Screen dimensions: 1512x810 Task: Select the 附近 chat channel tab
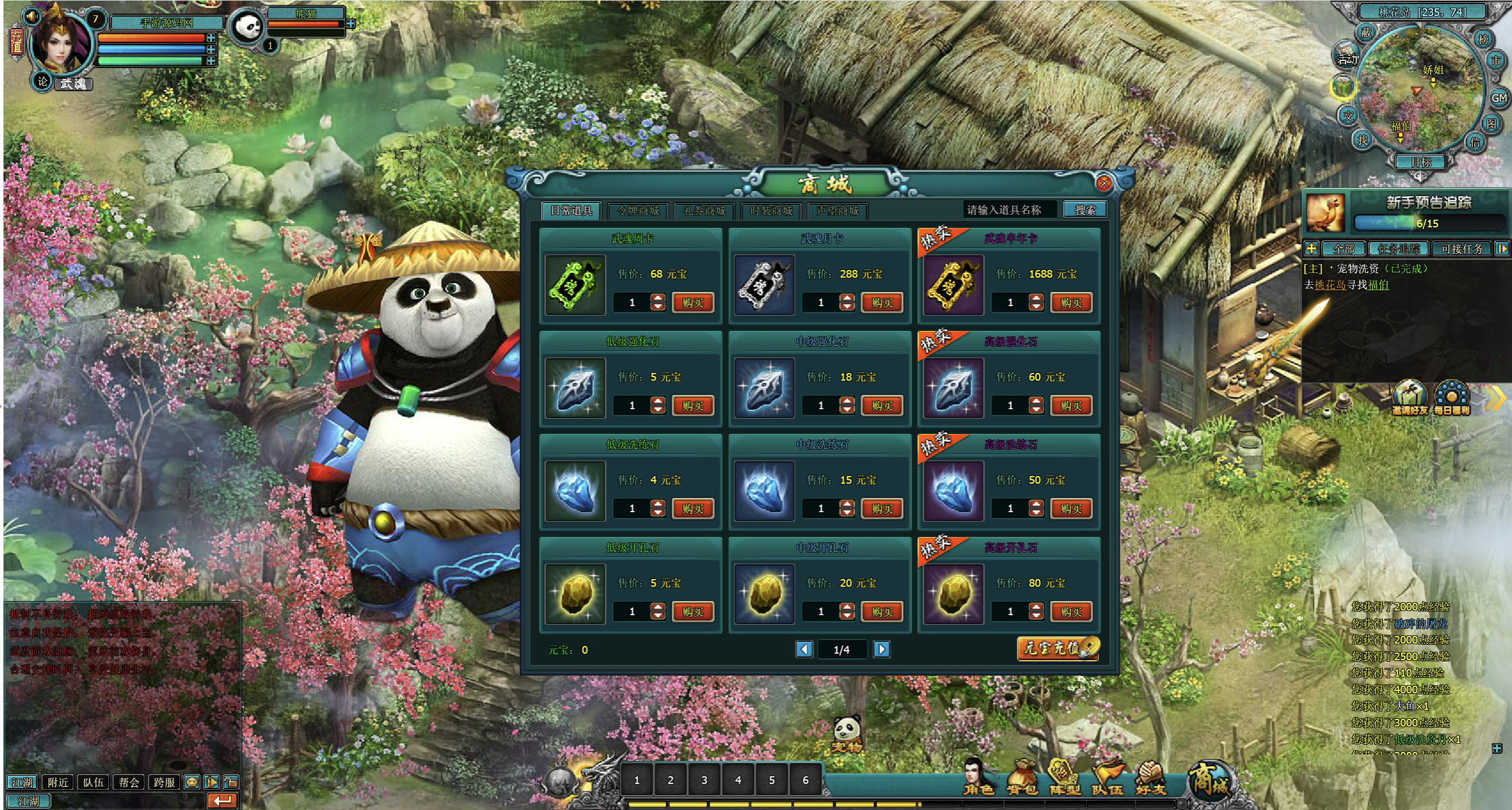pyautogui.click(x=58, y=782)
